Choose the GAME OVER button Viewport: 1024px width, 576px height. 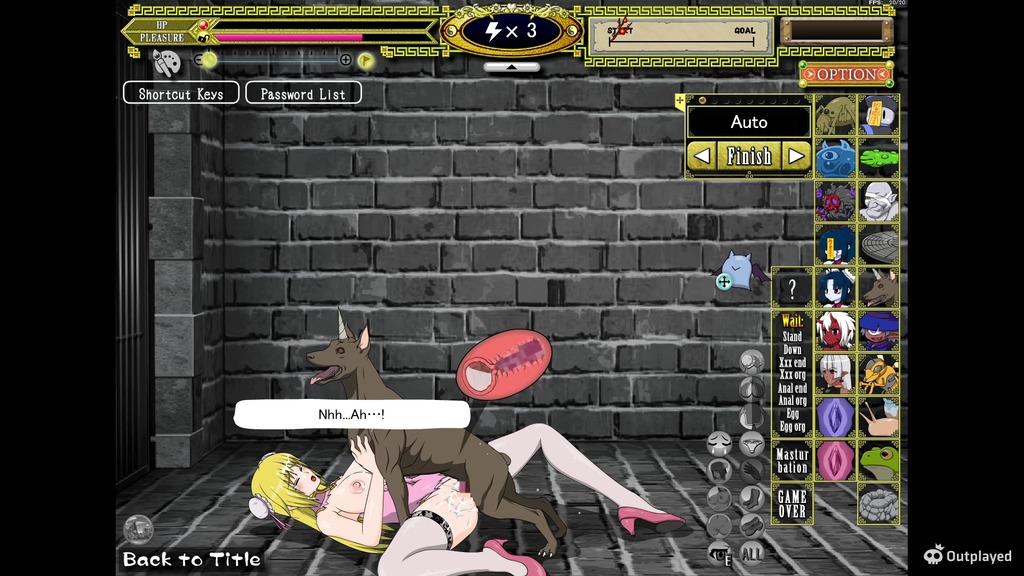(x=792, y=503)
